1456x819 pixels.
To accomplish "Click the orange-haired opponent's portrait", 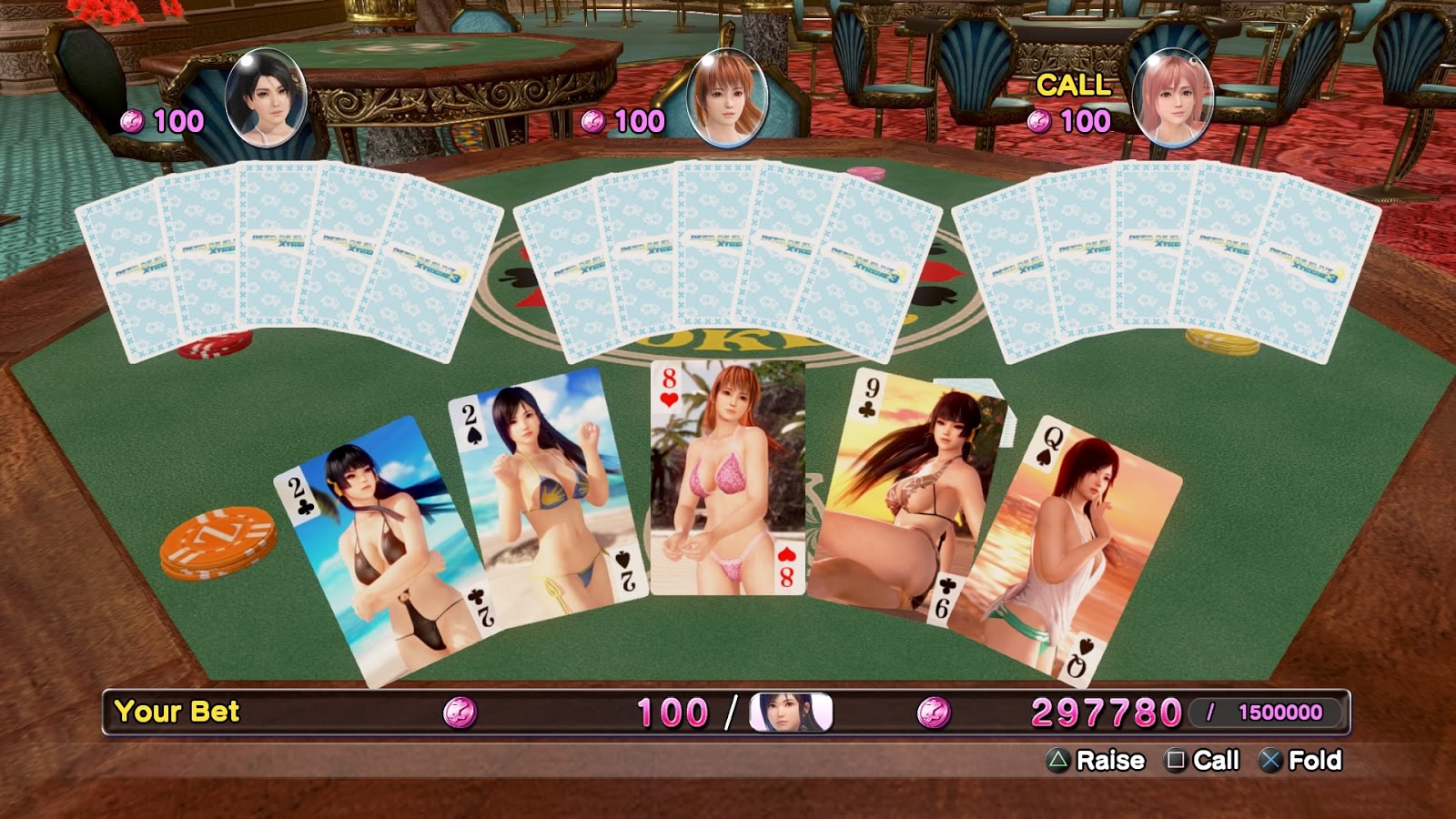I will (726, 97).
